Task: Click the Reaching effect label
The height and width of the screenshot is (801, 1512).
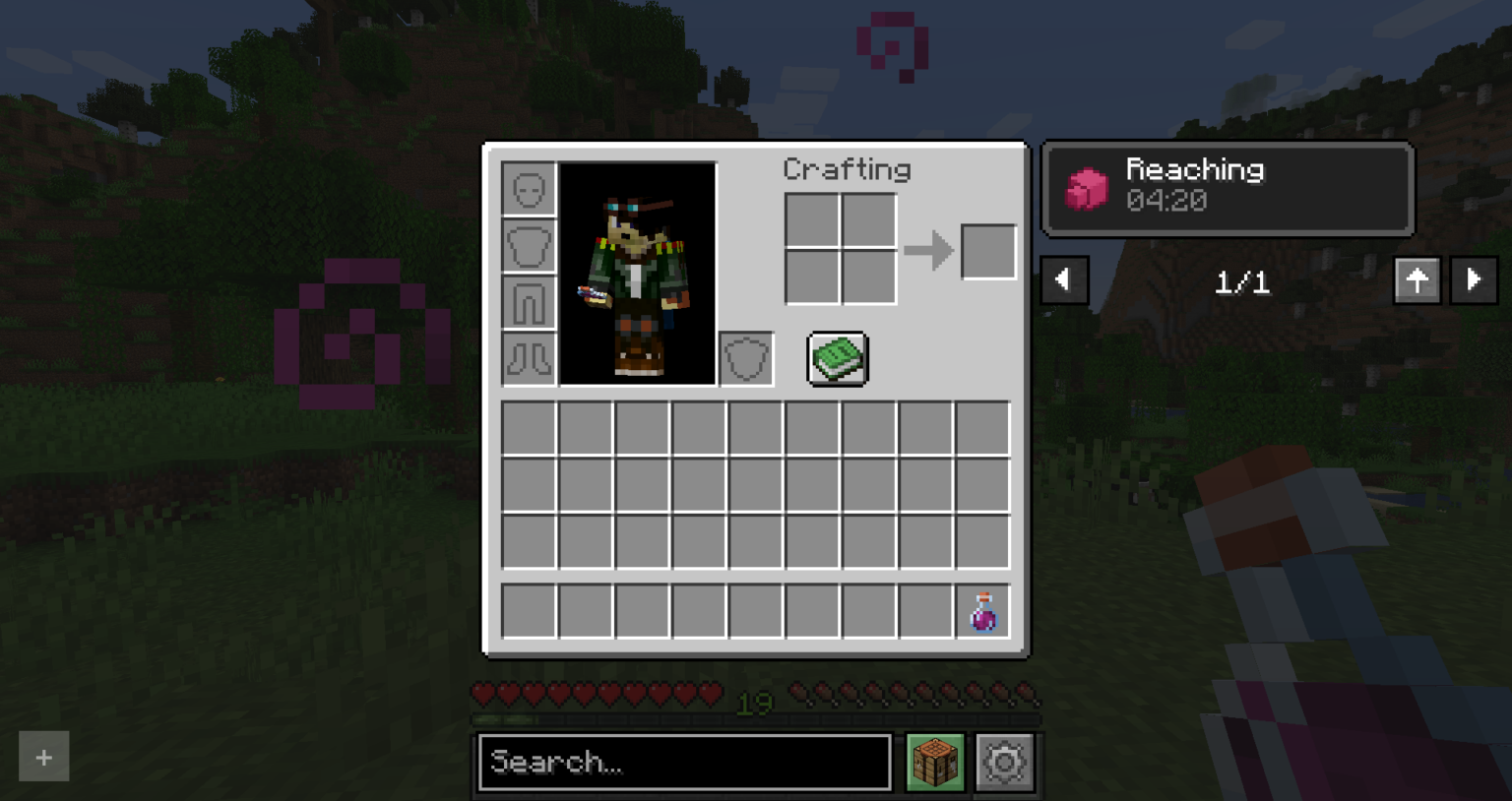Action: coord(1196,169)
